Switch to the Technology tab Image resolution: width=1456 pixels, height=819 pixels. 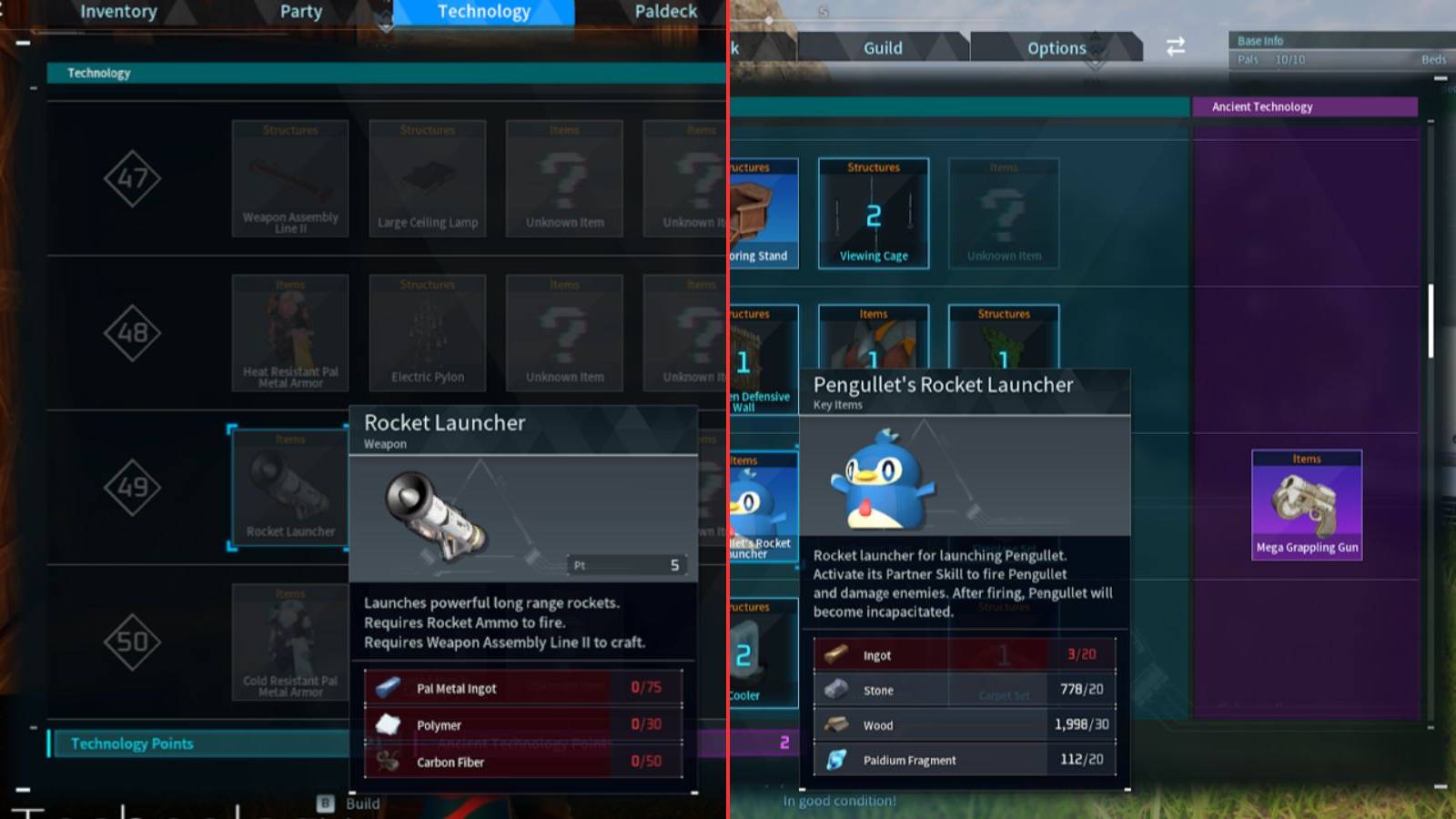[482, 12]
